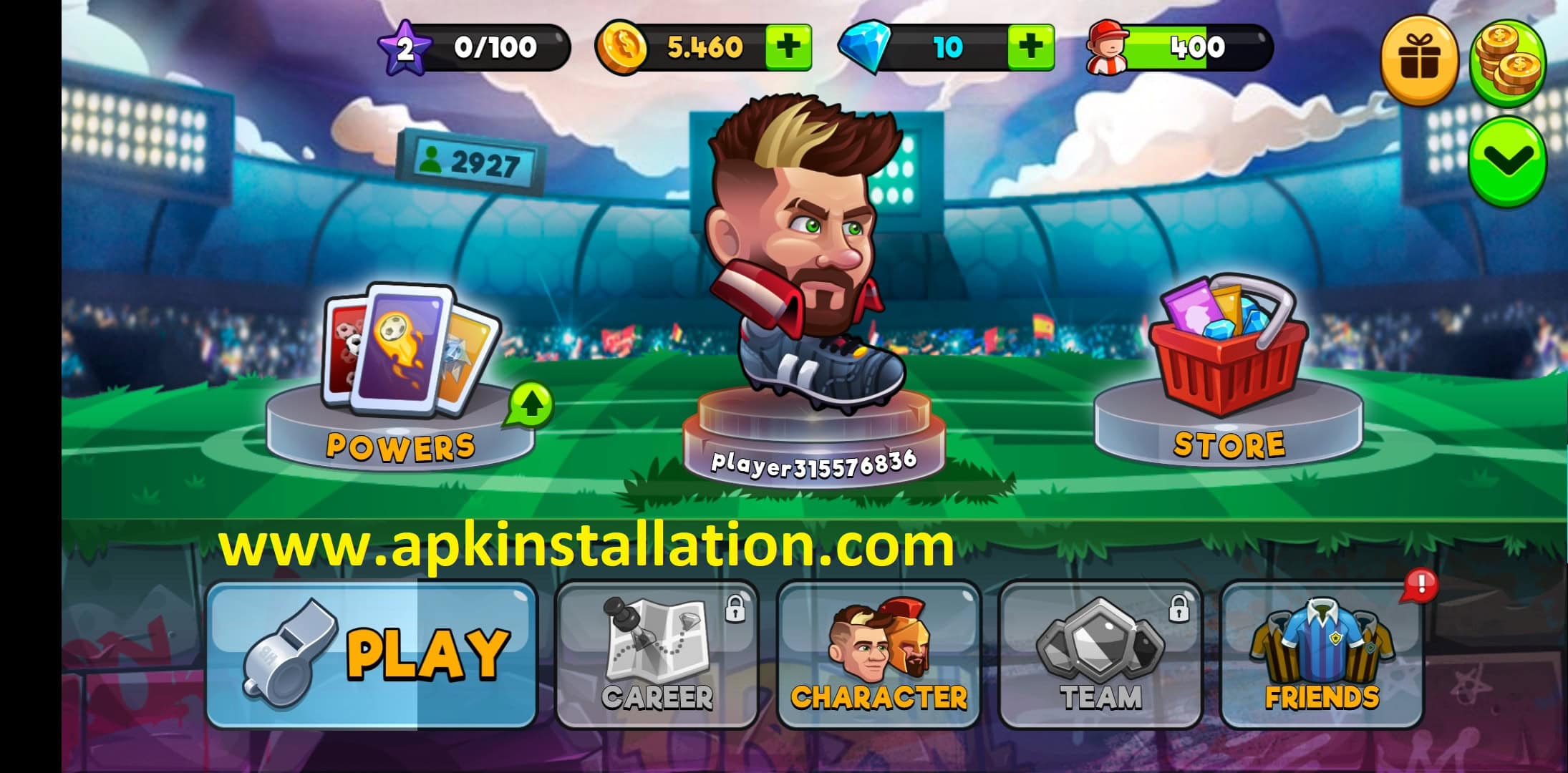Add more gold coins with the plus button
Screen dimensions: 1568x773
(x=788, y=47)
